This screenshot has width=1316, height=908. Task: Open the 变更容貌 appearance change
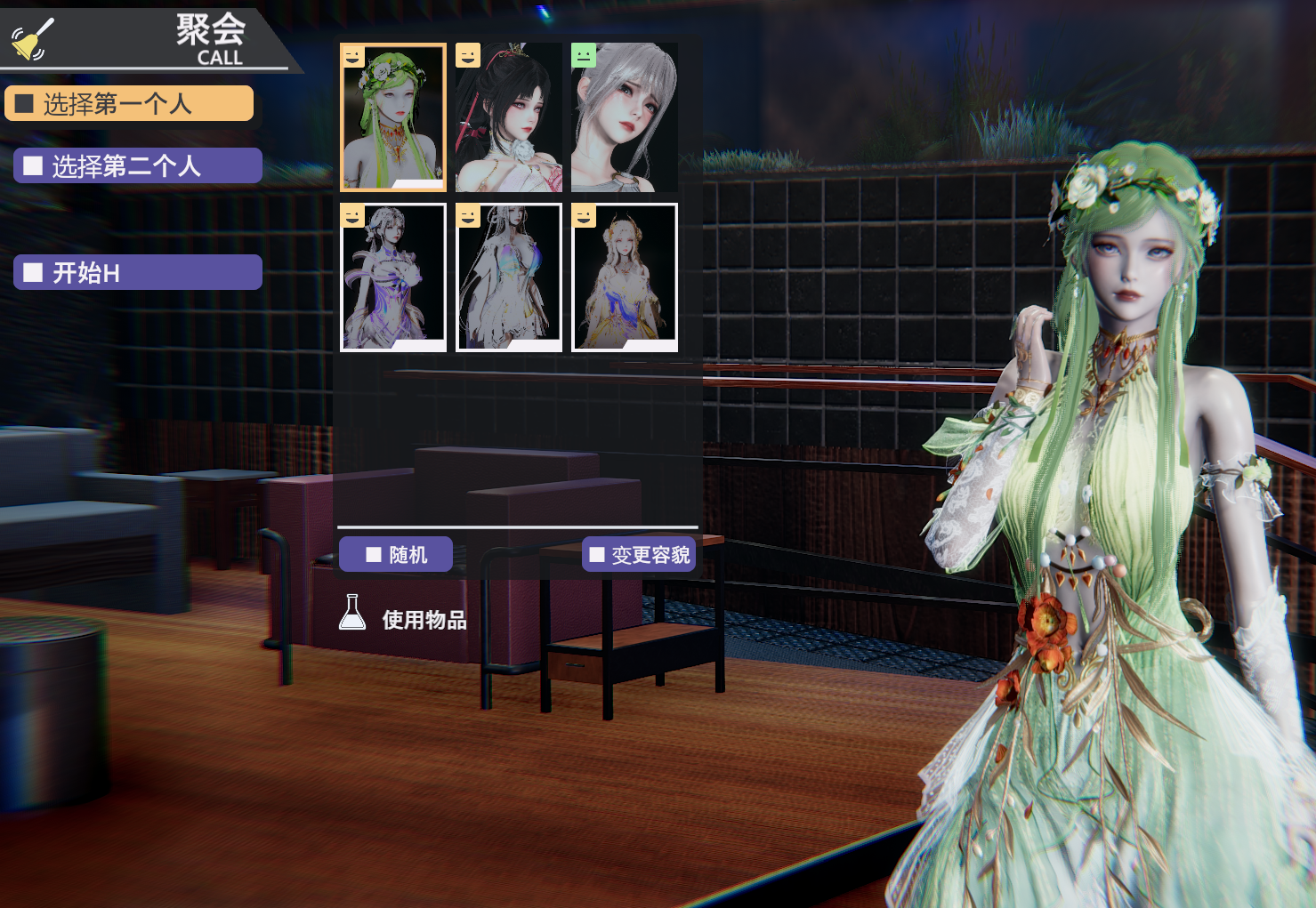coord(639,555)
